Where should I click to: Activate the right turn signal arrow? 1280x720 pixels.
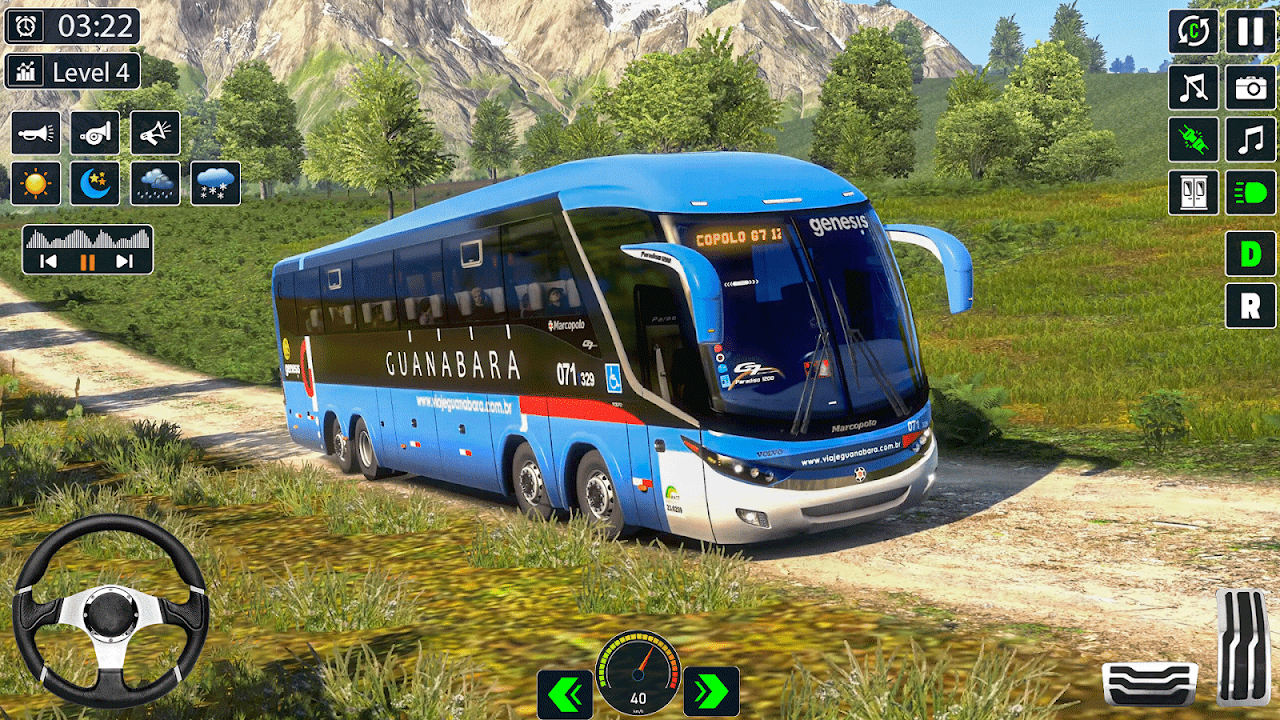pos(711,691)
